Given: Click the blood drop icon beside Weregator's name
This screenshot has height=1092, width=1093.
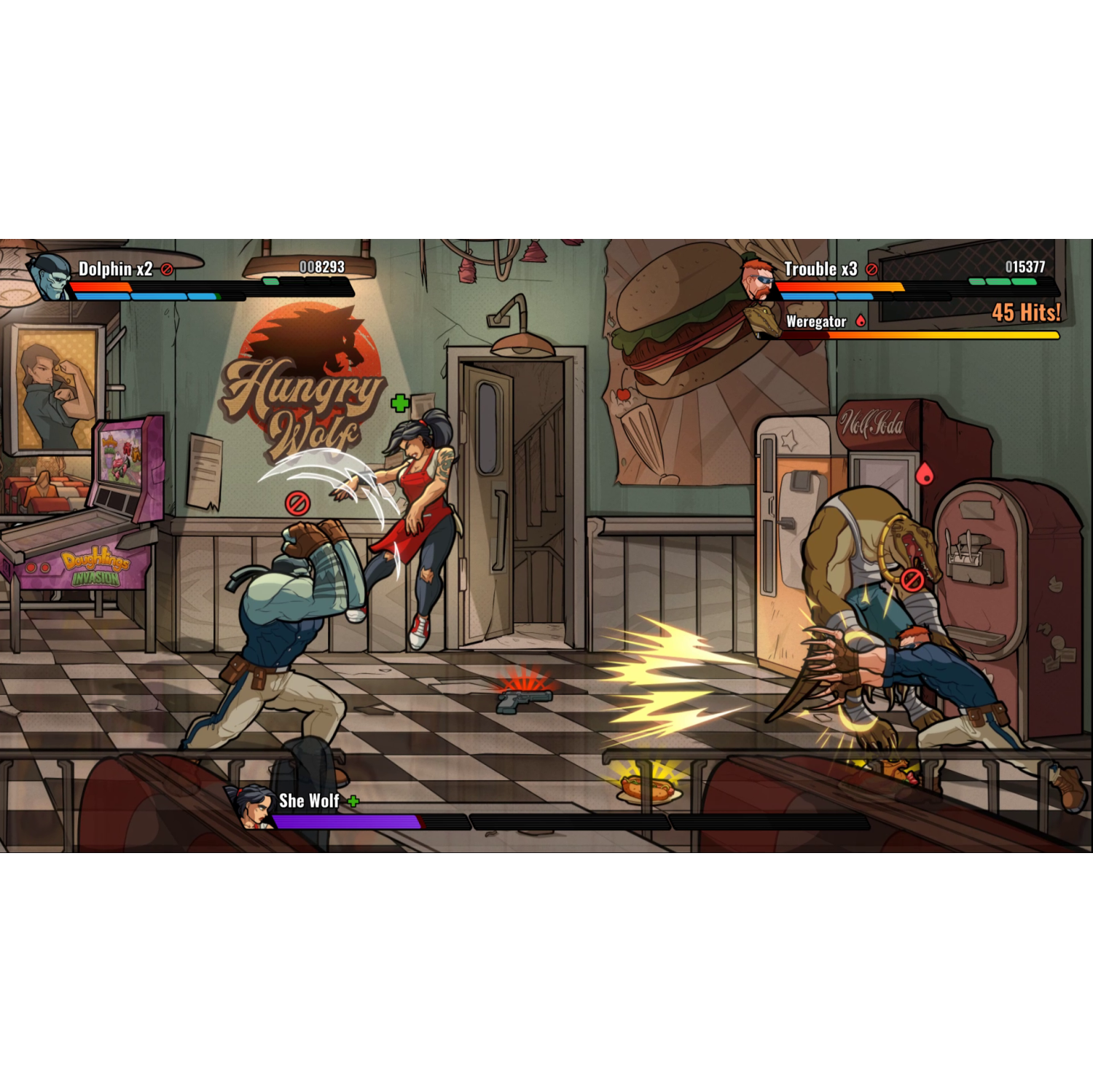Looking at the screenshot, I should (861, 321).
